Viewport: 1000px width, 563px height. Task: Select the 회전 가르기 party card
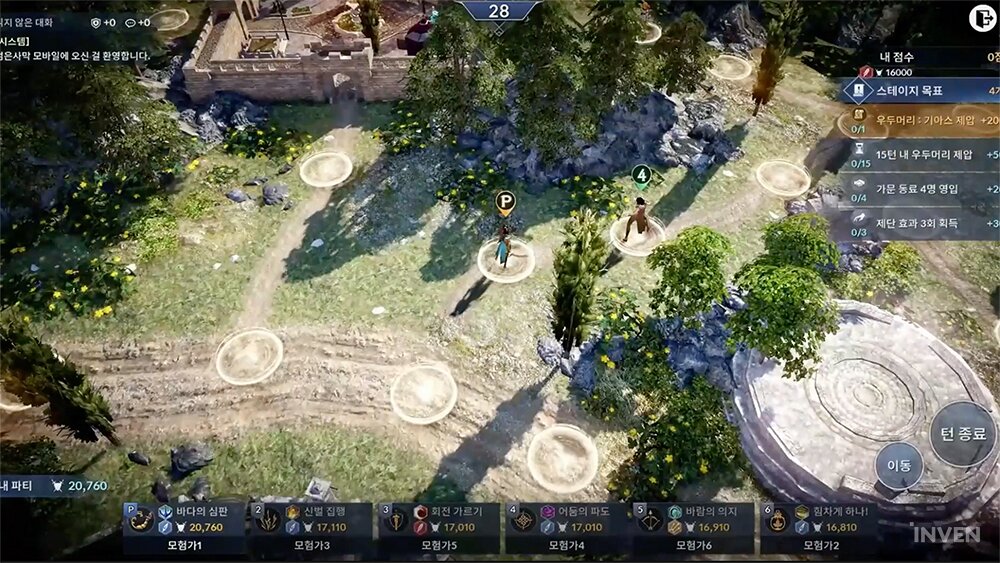pyautogui.click(x=437, y=527)
